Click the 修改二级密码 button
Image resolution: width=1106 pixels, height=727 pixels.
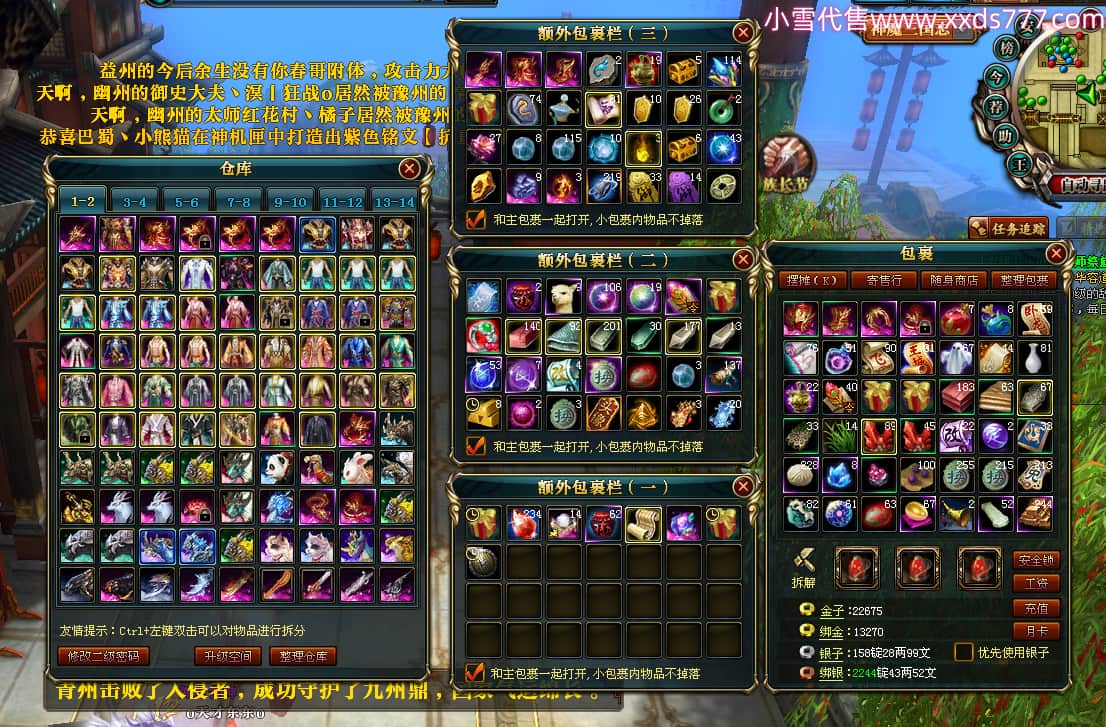[x=104, y=657]
